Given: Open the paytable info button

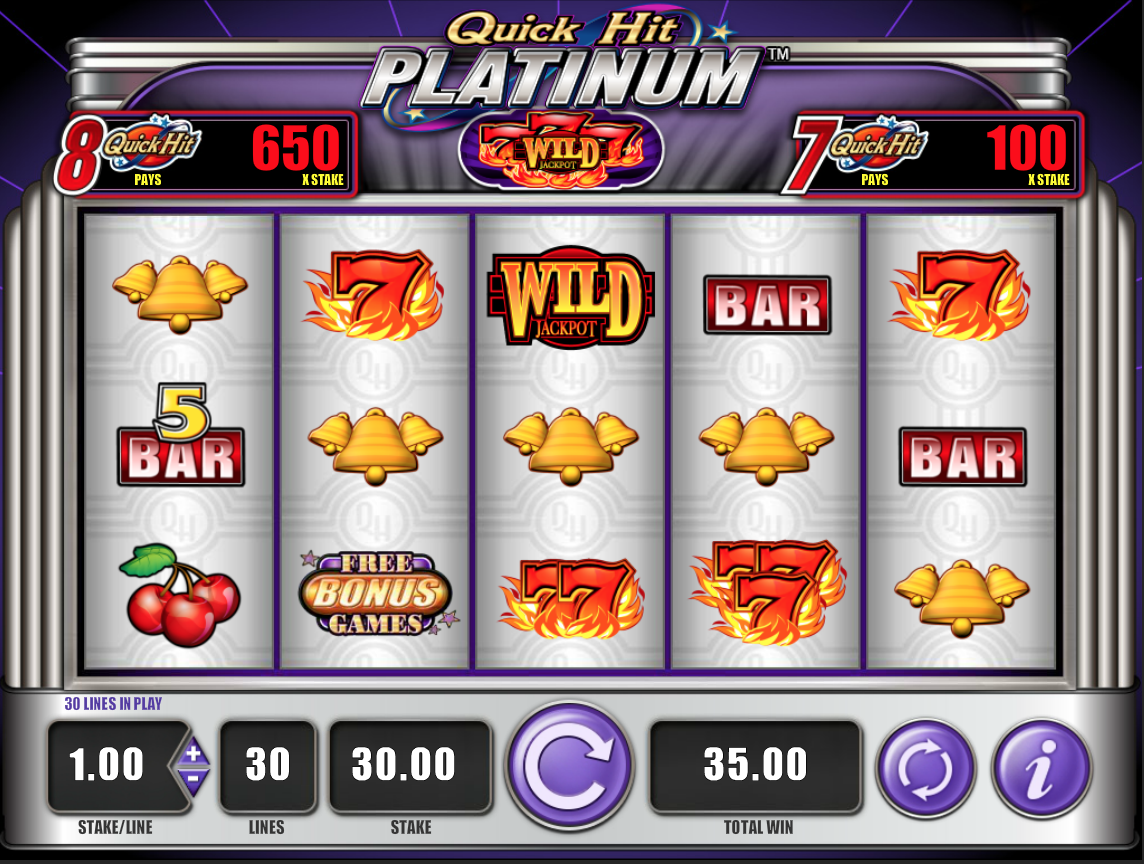Looking at the screenshot, I should 1042,766.
